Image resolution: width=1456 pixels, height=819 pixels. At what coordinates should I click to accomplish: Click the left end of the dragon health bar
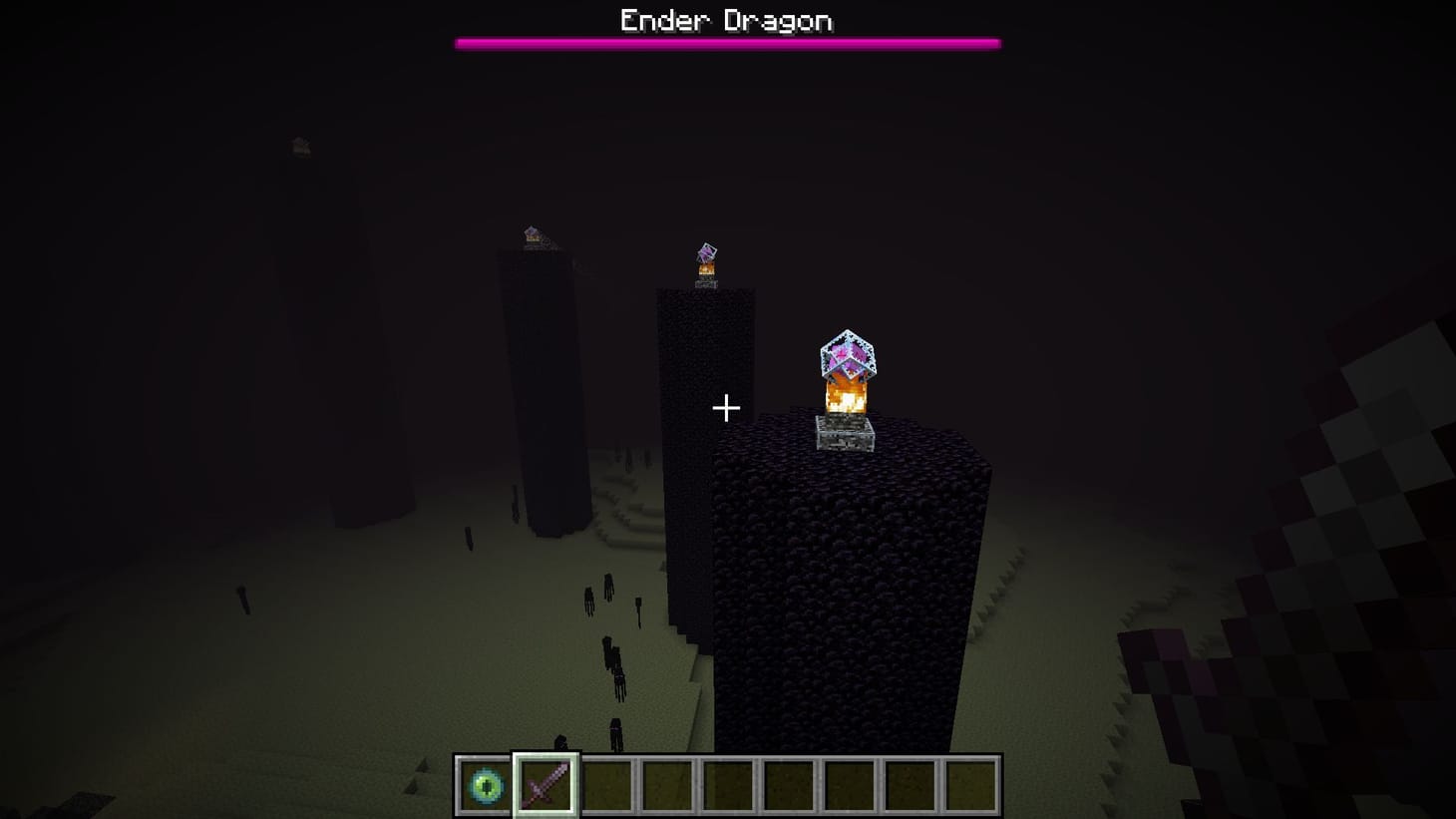click(x=461, y=42)
